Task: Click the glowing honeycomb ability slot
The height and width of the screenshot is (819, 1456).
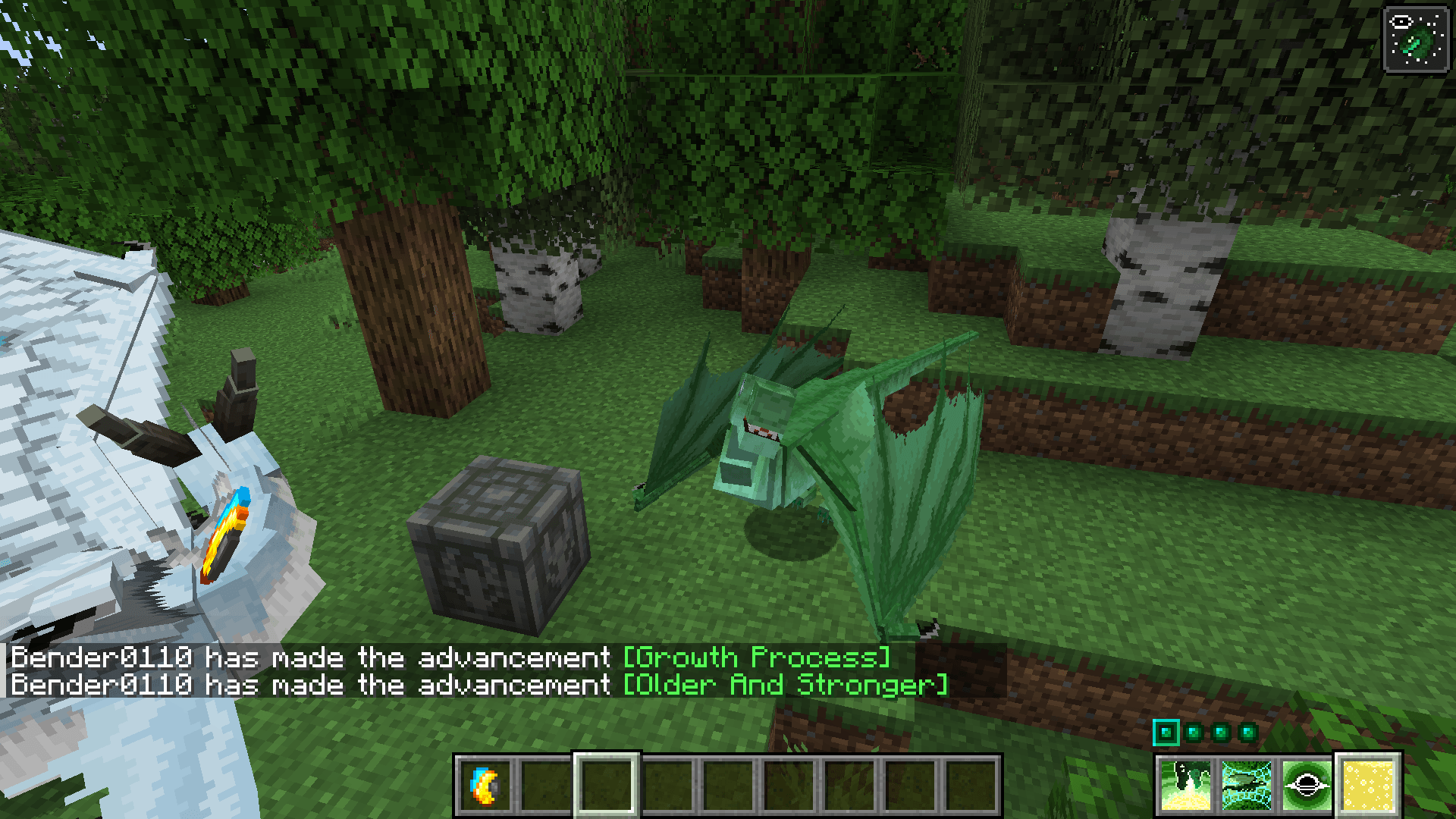Action: coord(1369,785)
